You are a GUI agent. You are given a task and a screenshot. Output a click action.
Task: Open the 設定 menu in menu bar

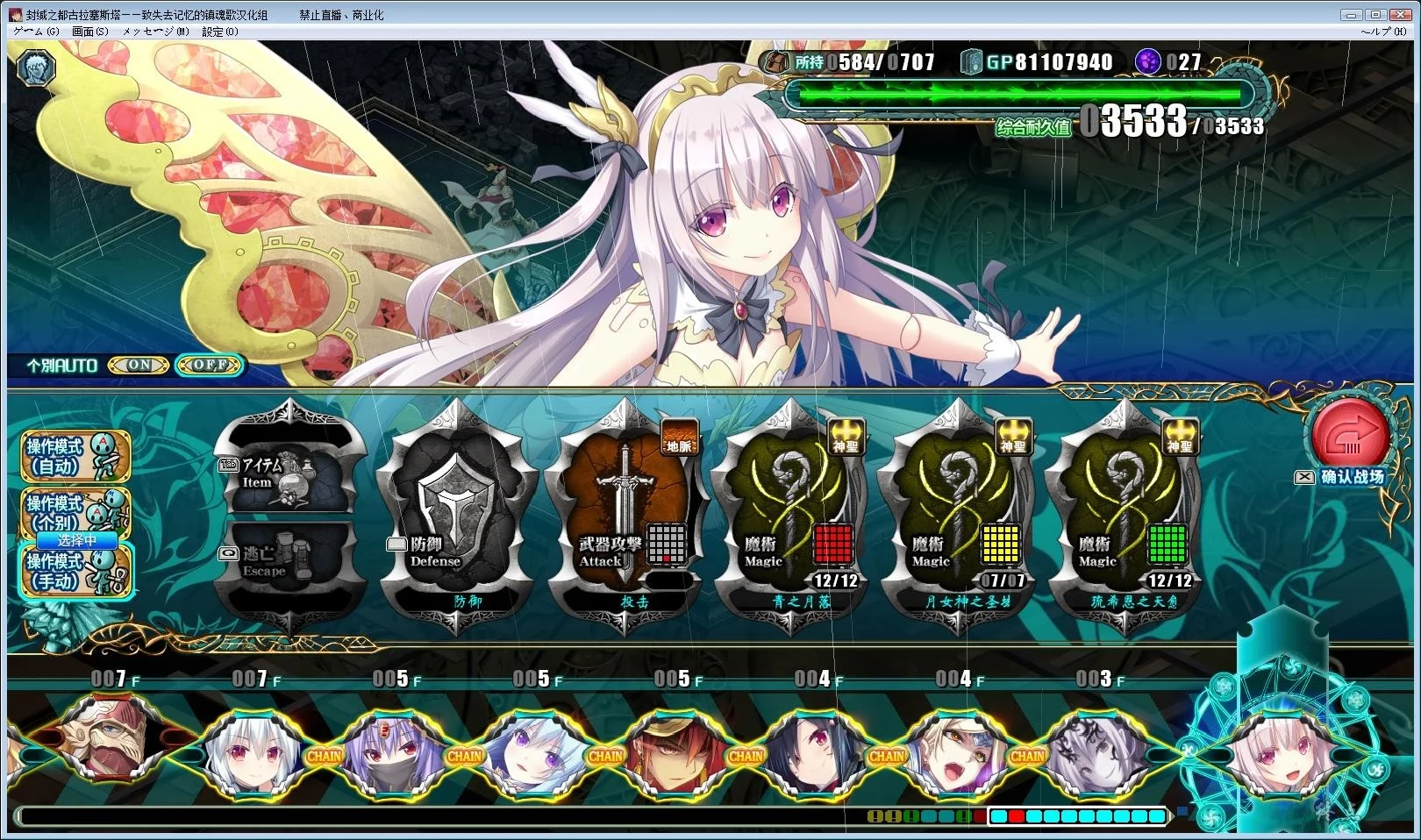point(219,32)
